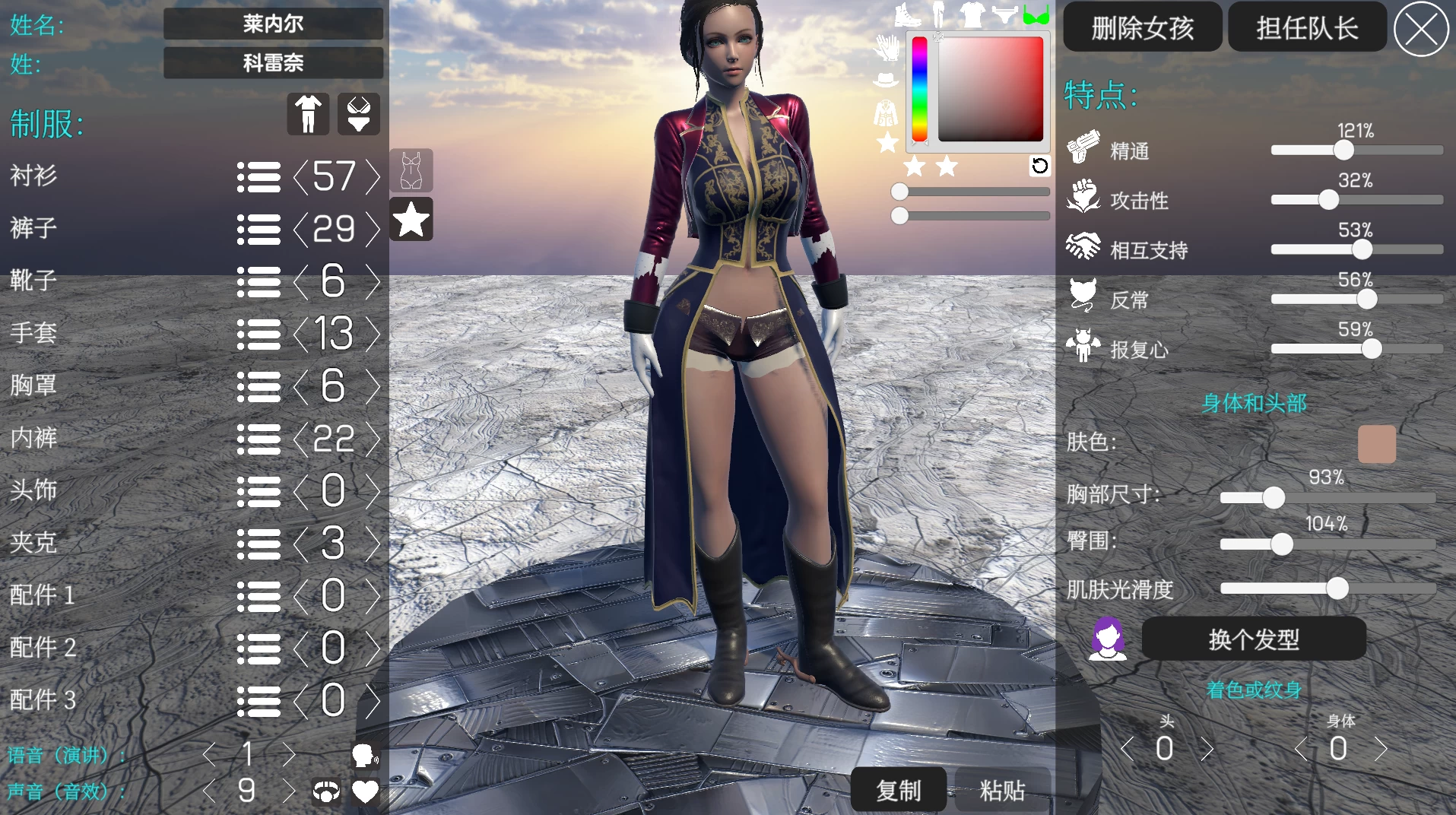
Task: Play voice sample head icon
Action: tap(364, 755)
